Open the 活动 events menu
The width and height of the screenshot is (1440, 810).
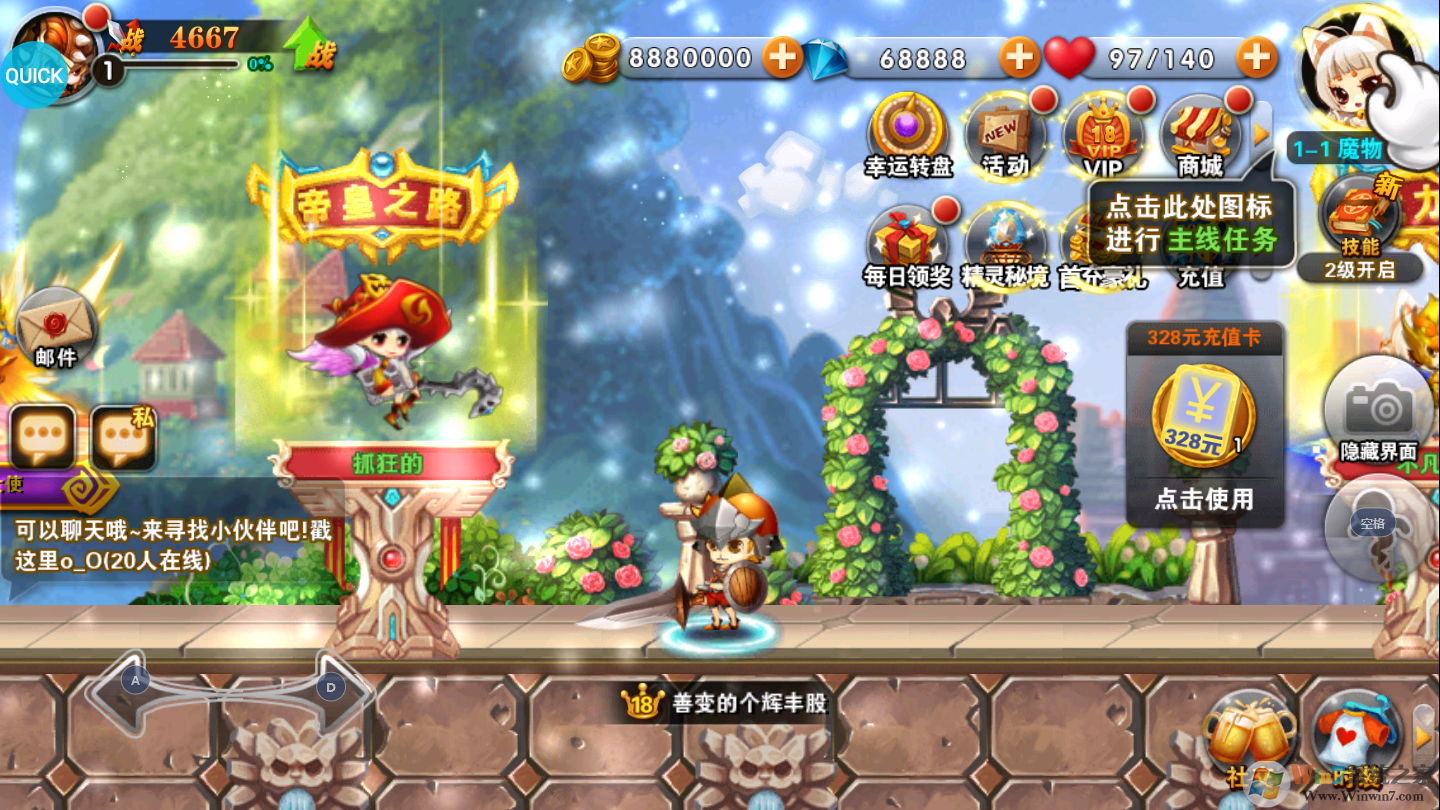[x=1004, y=135]
